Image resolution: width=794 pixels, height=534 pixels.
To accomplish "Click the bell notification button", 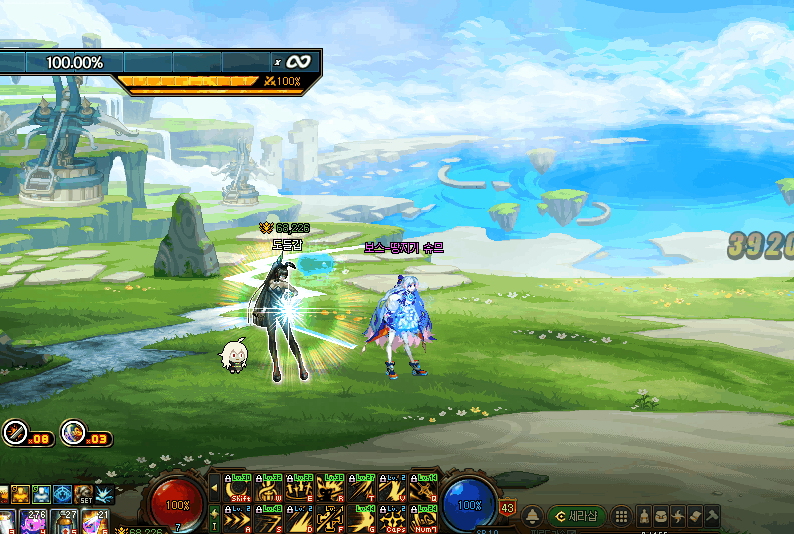I will 531,517.
